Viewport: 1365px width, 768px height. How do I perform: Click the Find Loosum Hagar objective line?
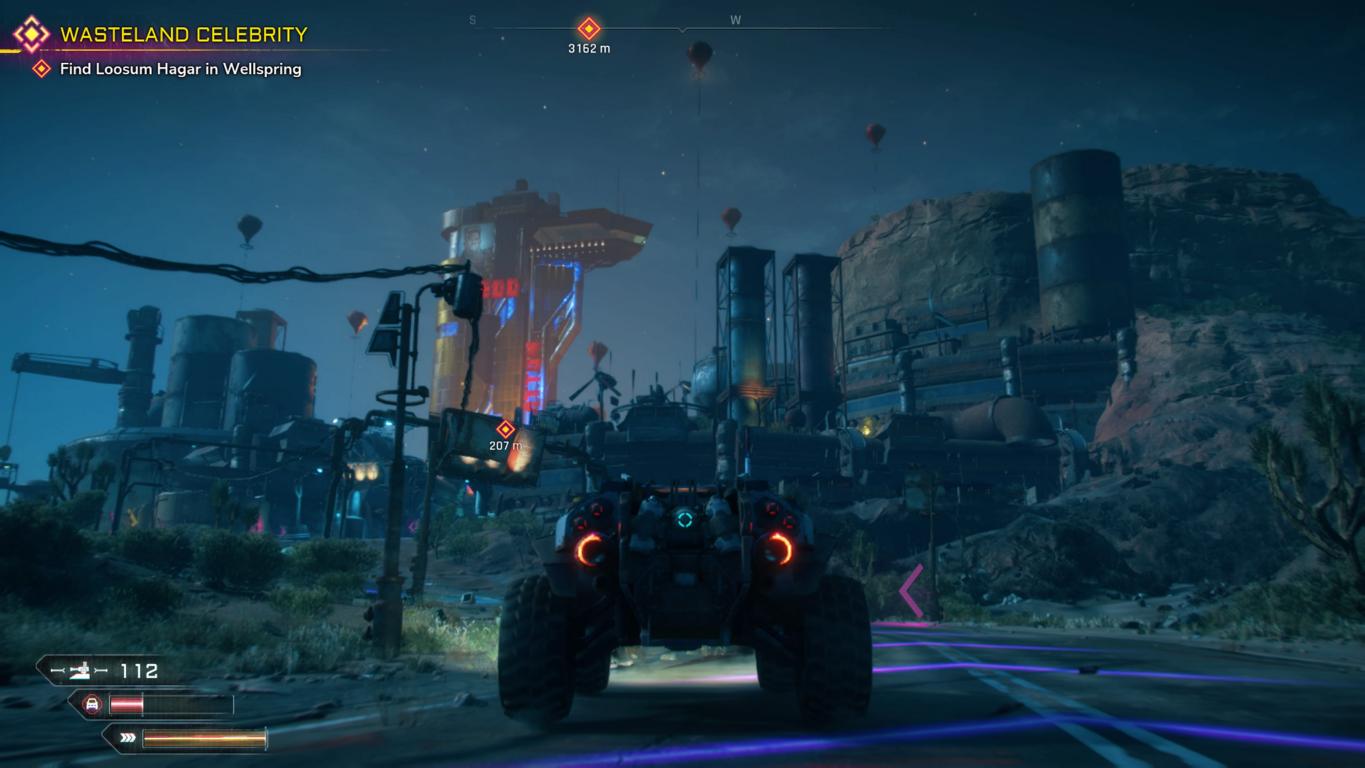(x=180, y=69)
